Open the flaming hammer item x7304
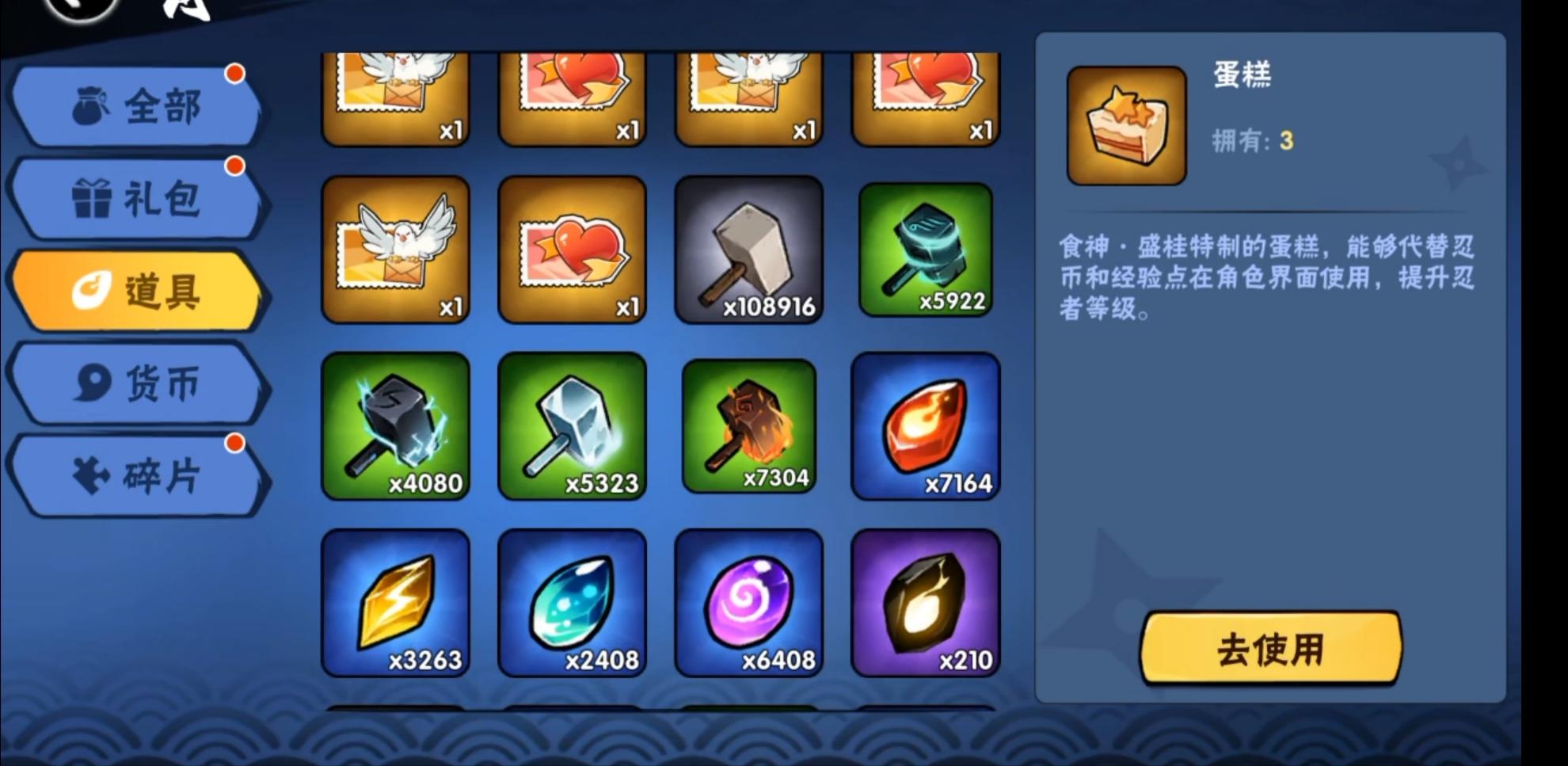The image size is (1568, 766). point(748,426)
